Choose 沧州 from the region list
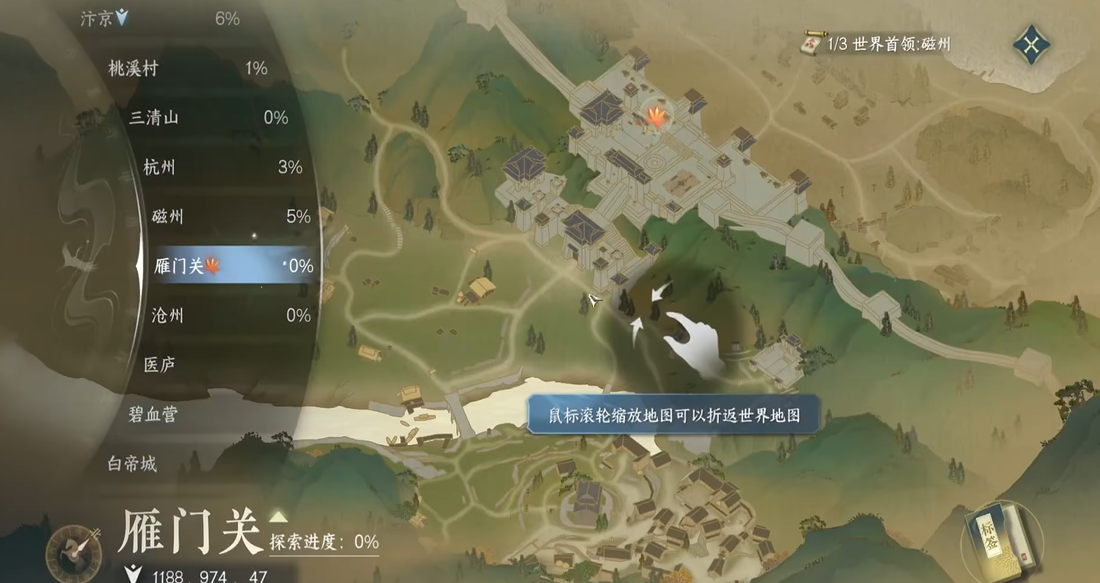 [x=169, y=315]
